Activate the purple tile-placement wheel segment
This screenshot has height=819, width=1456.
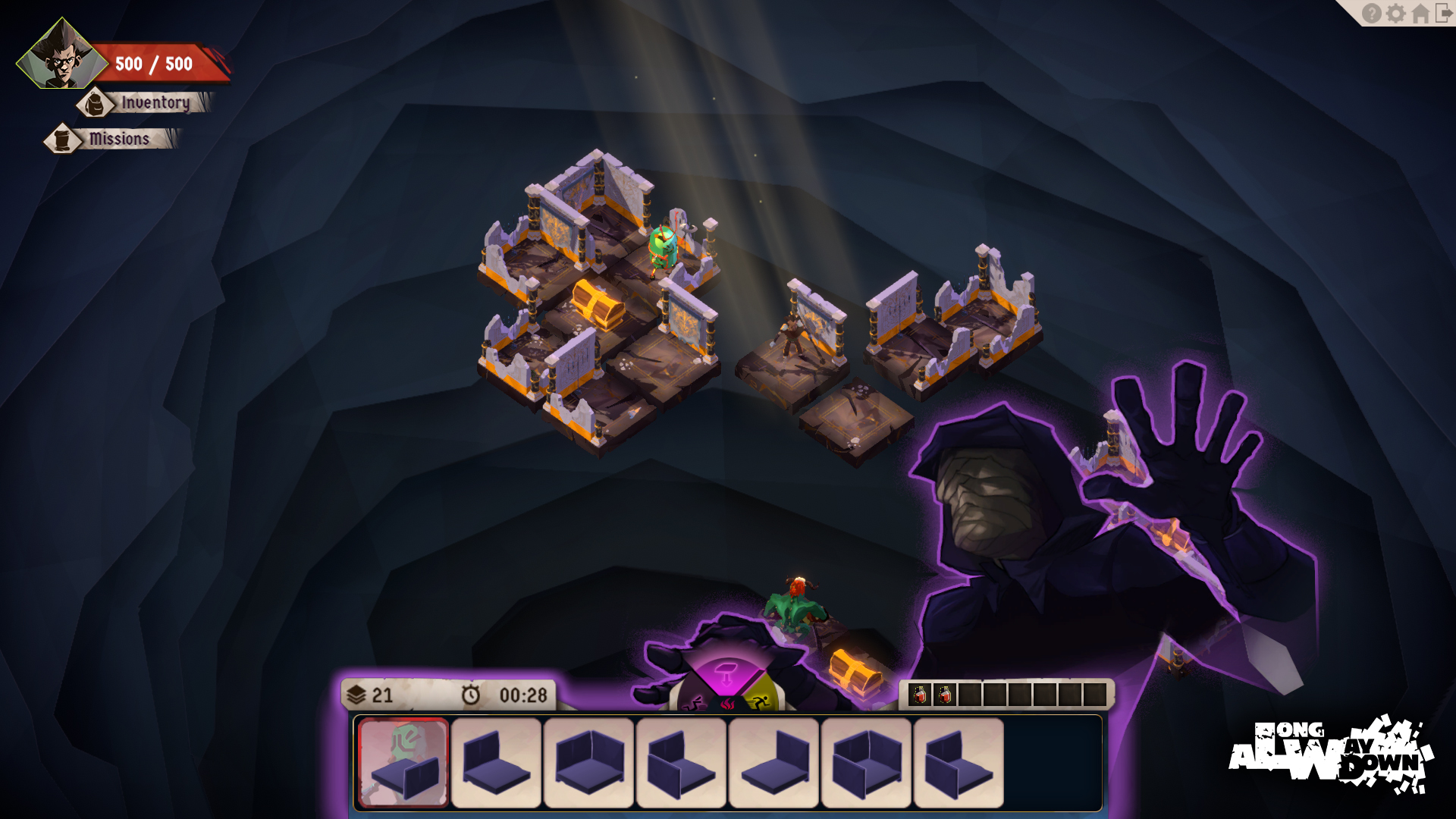(x=726, y=674)
